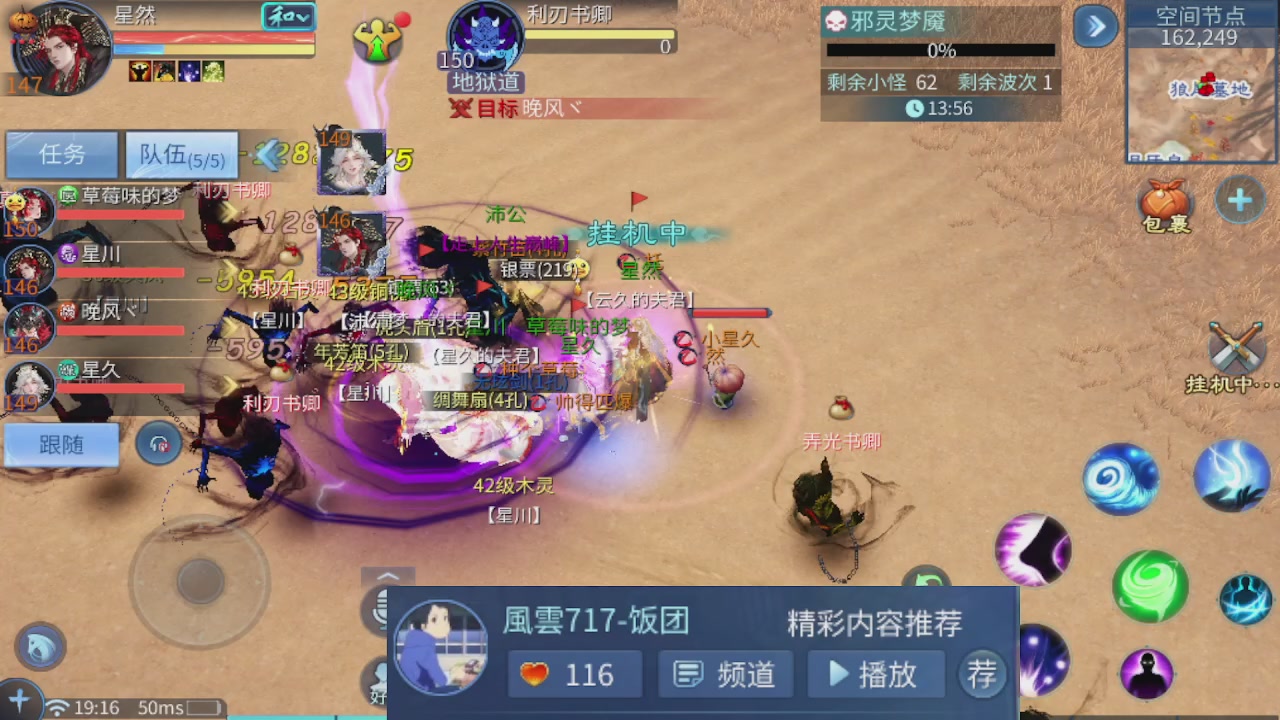1280x720 pixels.
Task: Open the pumpkin 包裹 bag icon
Action: [1166, 200]
